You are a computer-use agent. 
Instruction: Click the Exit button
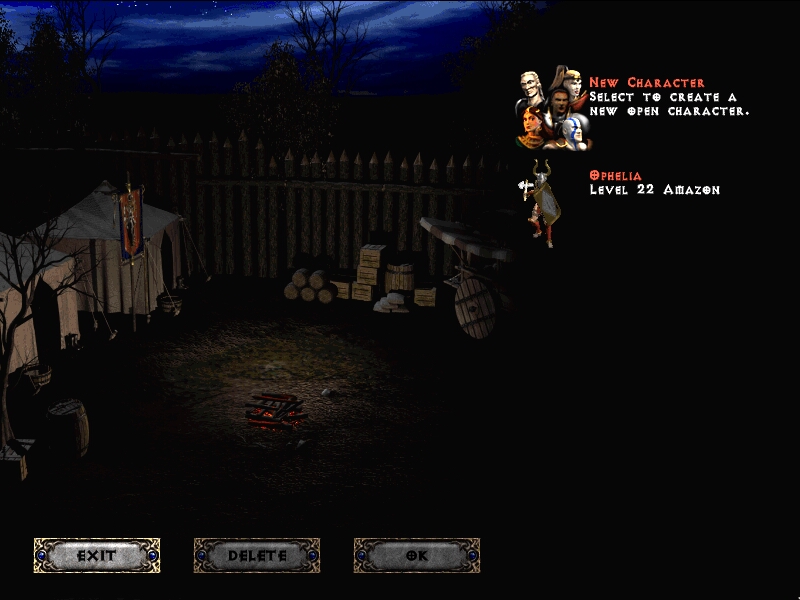(x=97, y=555)
